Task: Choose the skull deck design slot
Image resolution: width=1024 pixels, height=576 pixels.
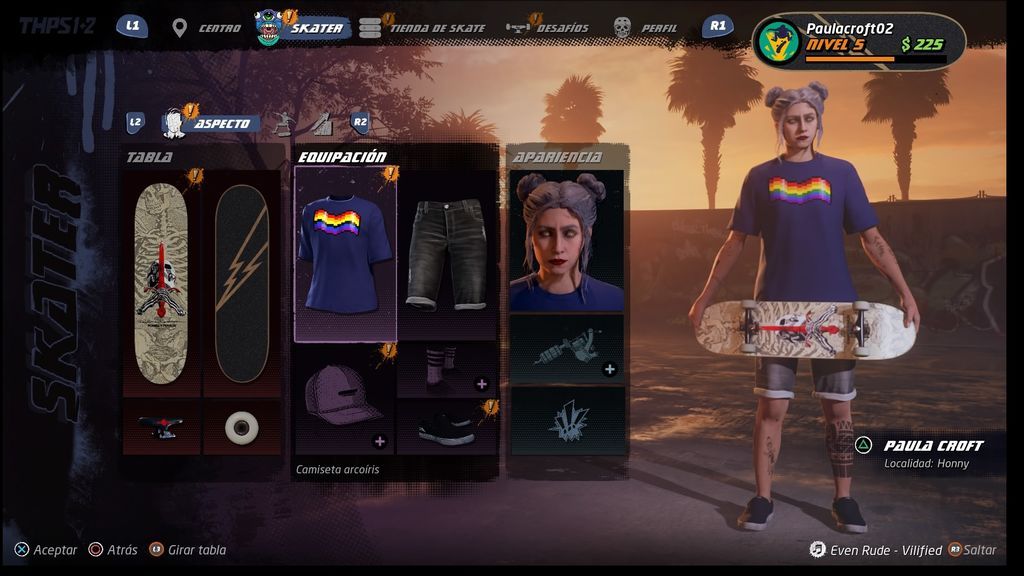Action: pyautogui.click(x=161, y=283)
